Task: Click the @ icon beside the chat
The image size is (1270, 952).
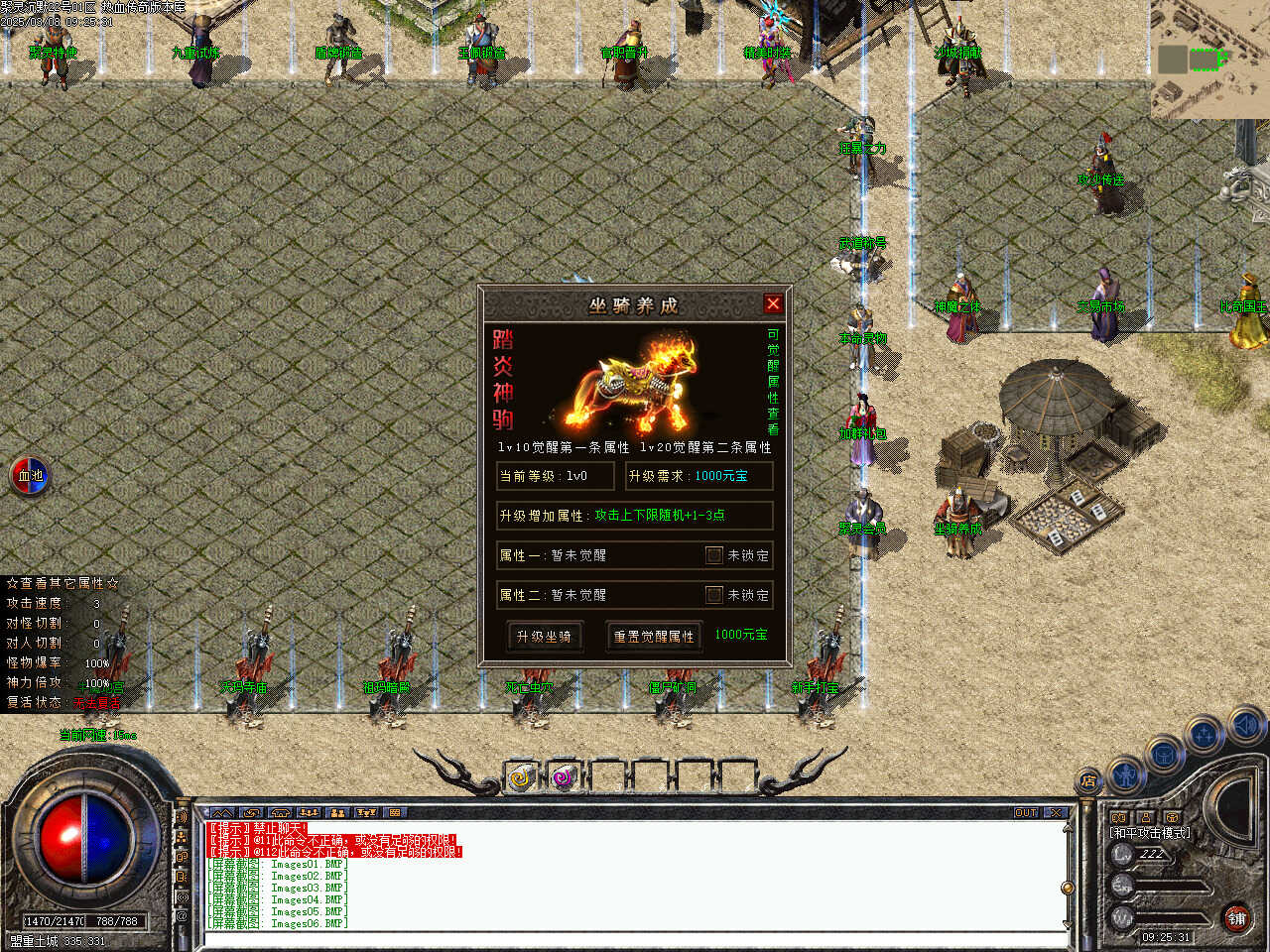Action: click(x=182, y=916)
